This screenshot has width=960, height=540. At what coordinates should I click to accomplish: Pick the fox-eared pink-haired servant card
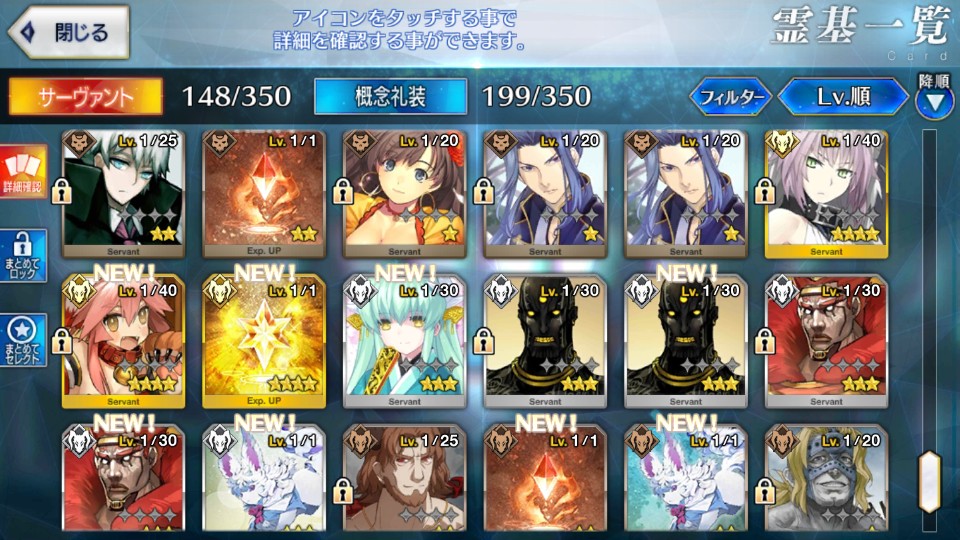pos(121,340)
